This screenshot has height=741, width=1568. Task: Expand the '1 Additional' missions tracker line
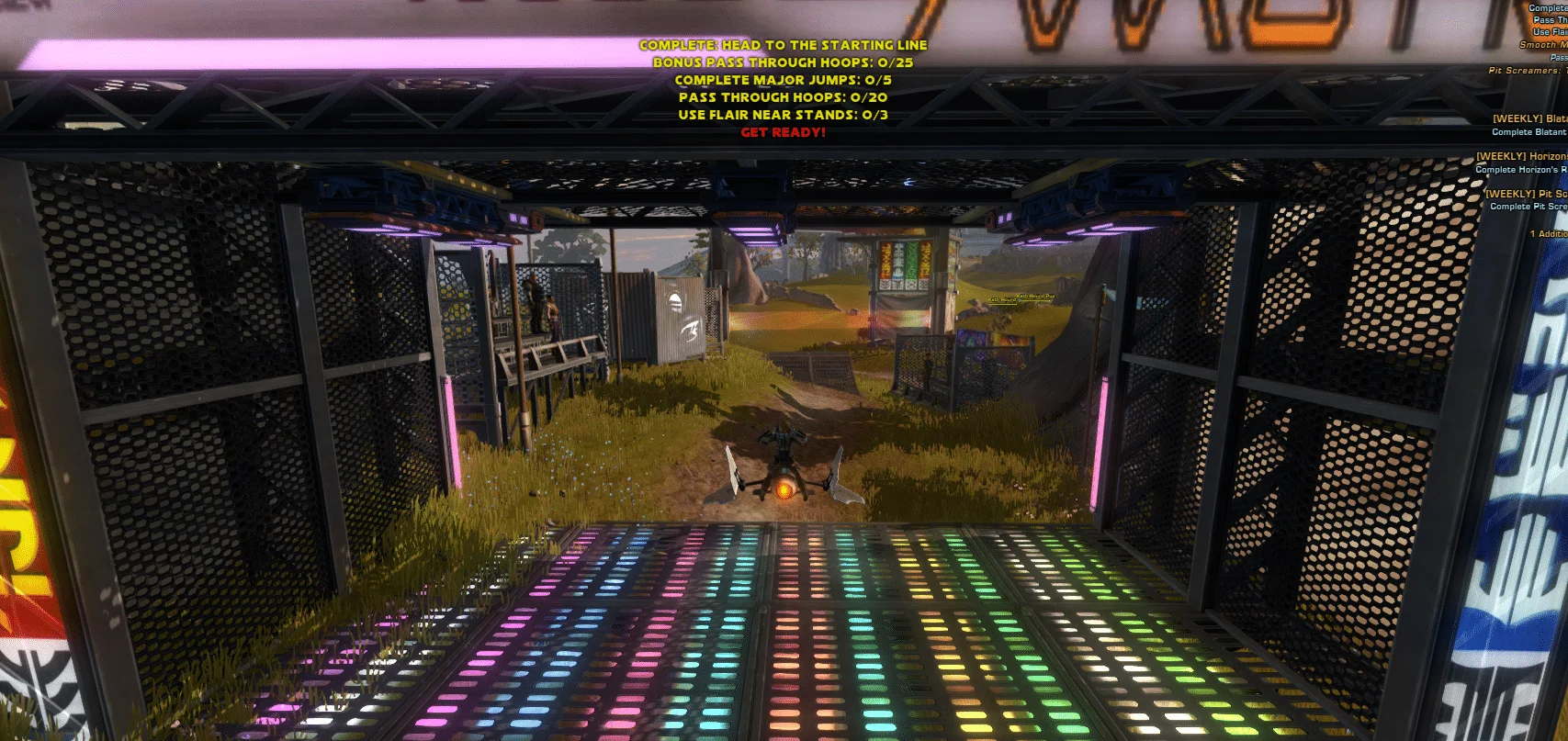(1548, 233)
